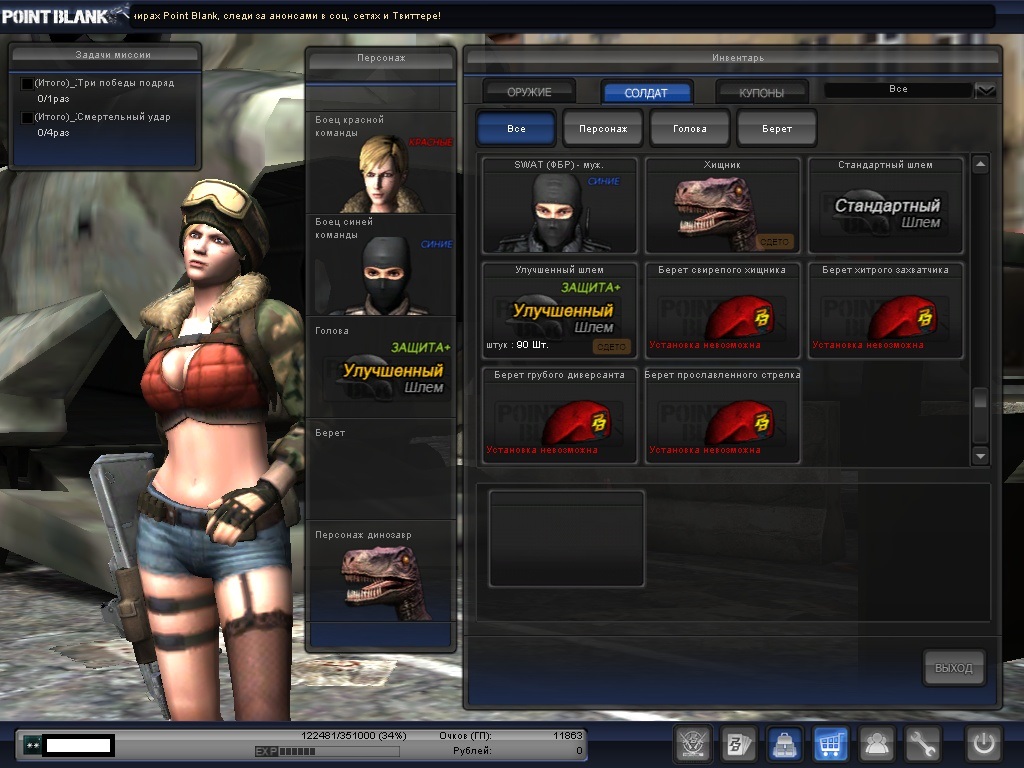Click the ВЫХОД exit button

pos(953,668)
